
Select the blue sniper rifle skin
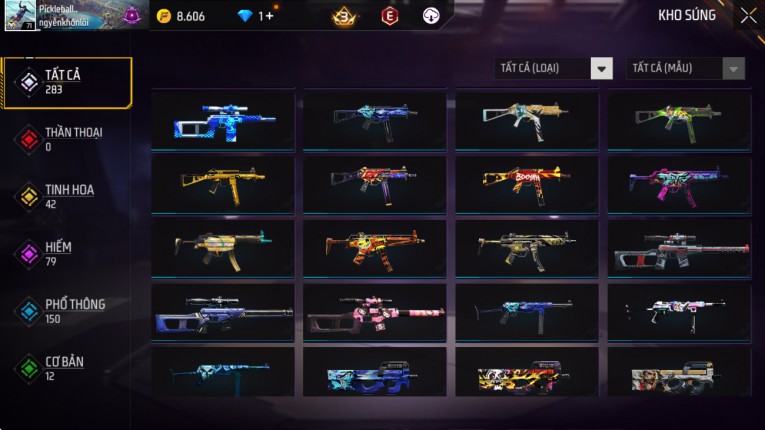223,120
